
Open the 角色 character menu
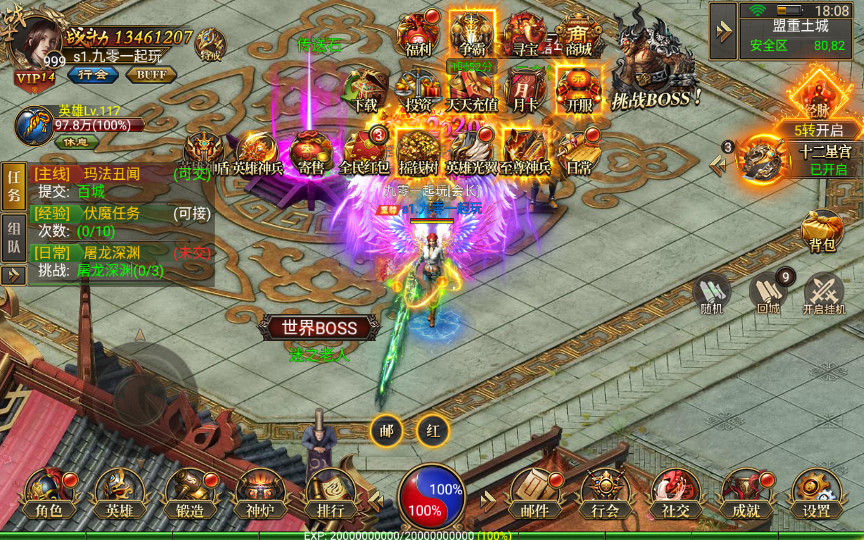click(49, 494)
